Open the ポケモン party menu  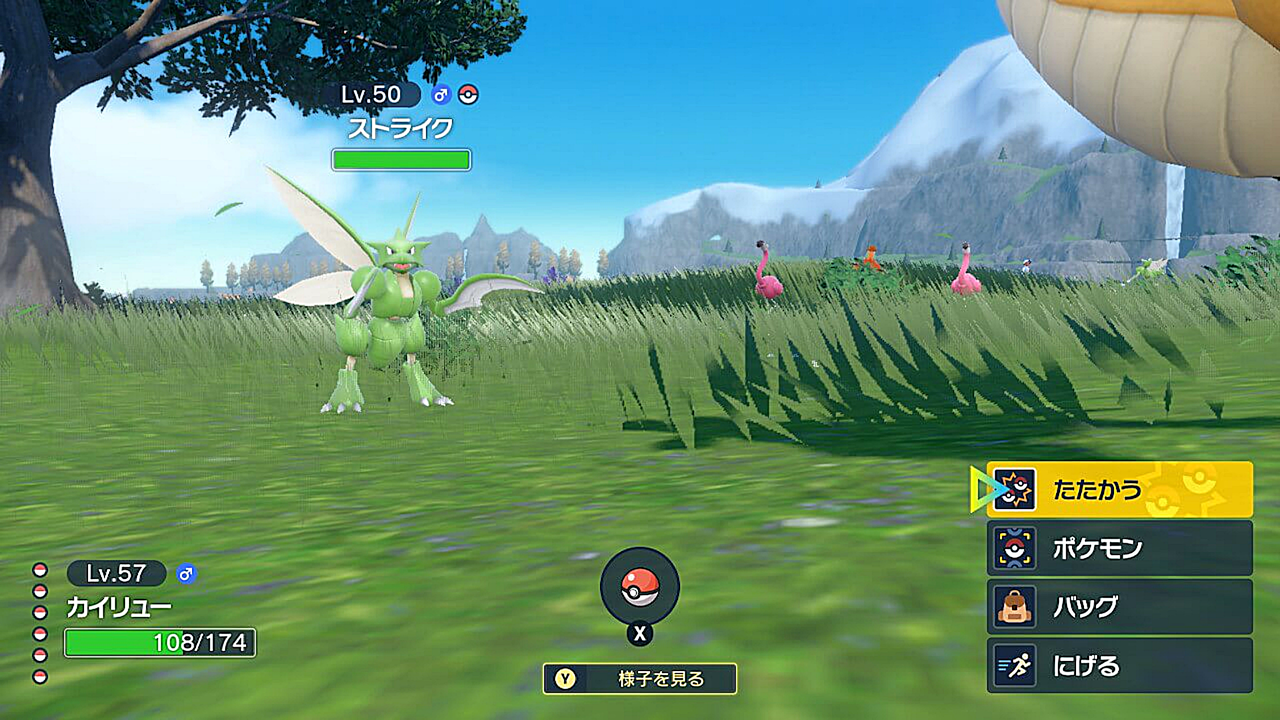(x=1119, y=548)
